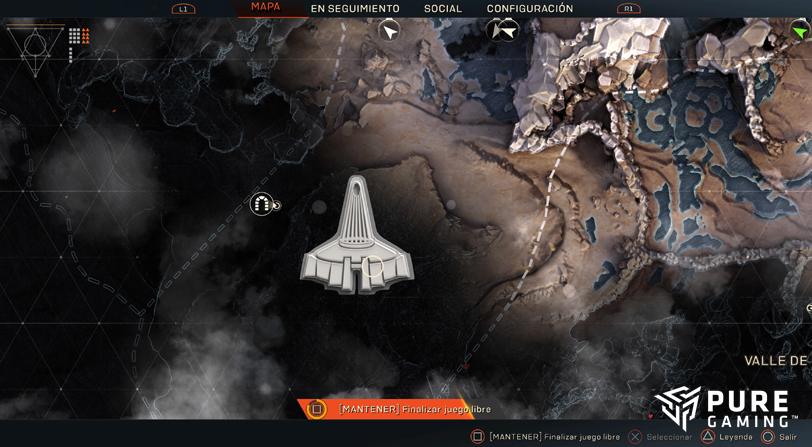Switch to the SOCIAL tab
Screen dimensions: 812x447
(443, 9)
